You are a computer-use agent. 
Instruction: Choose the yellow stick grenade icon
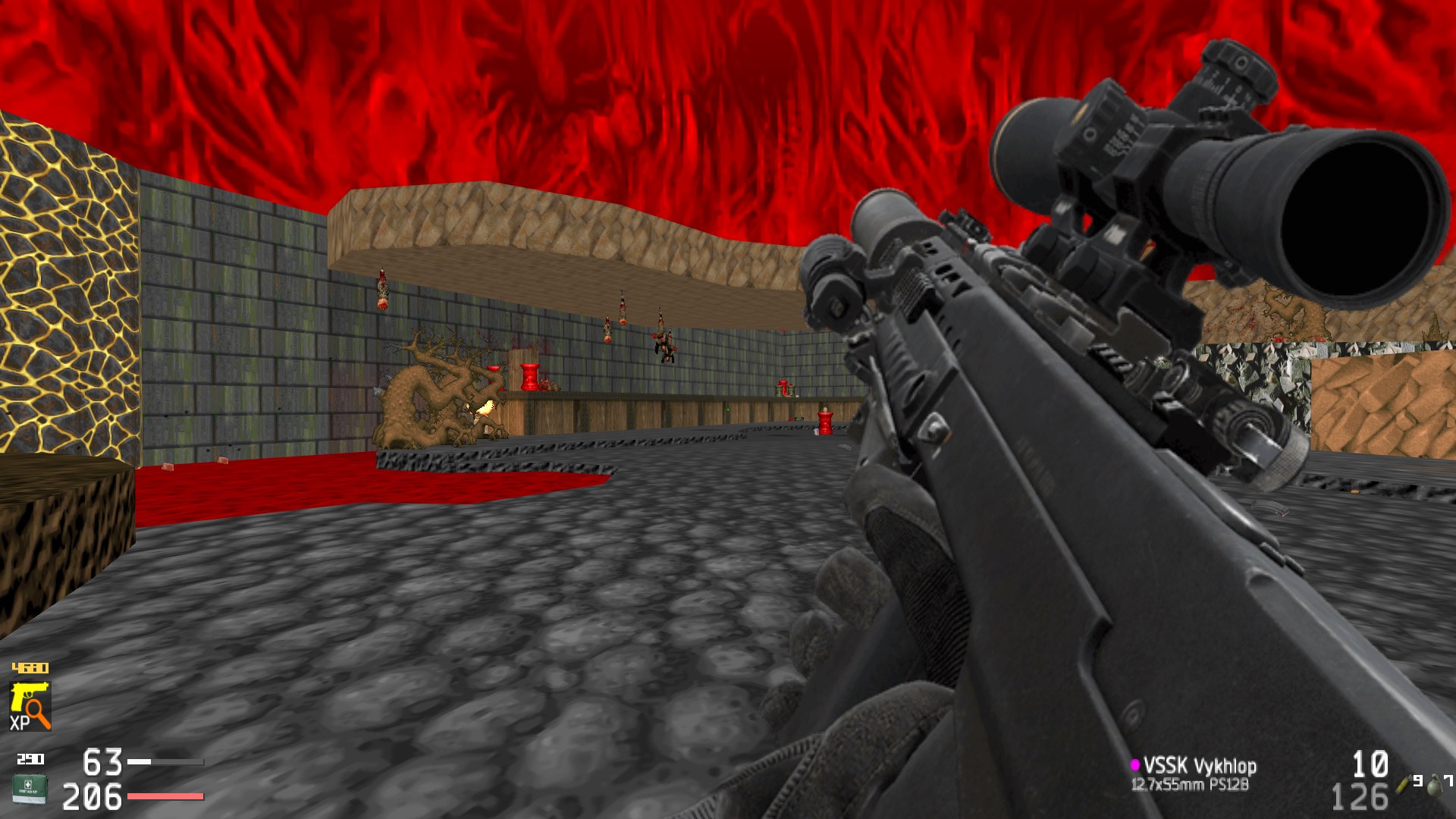pos(1404,783)
